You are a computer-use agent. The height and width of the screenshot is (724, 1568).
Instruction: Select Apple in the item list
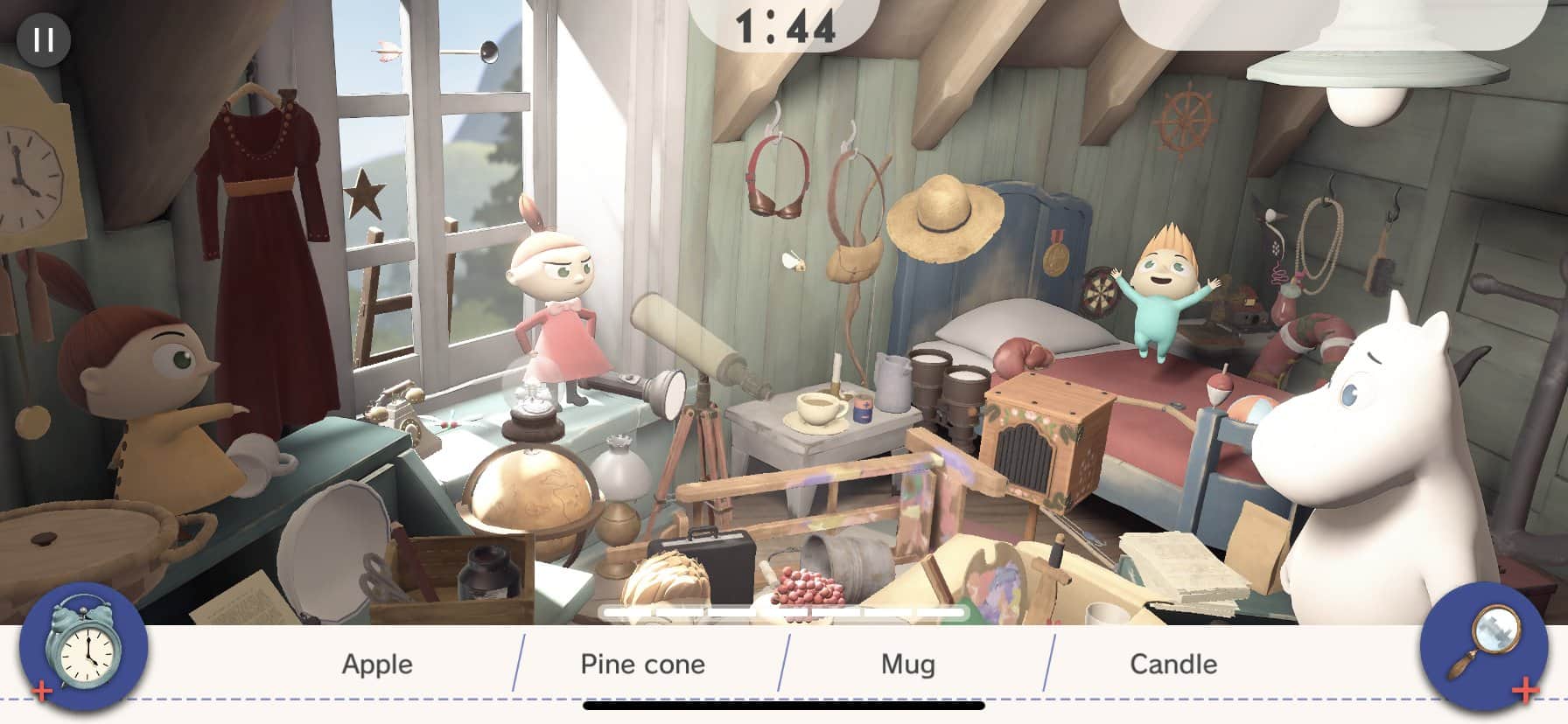tap(377, 665)
